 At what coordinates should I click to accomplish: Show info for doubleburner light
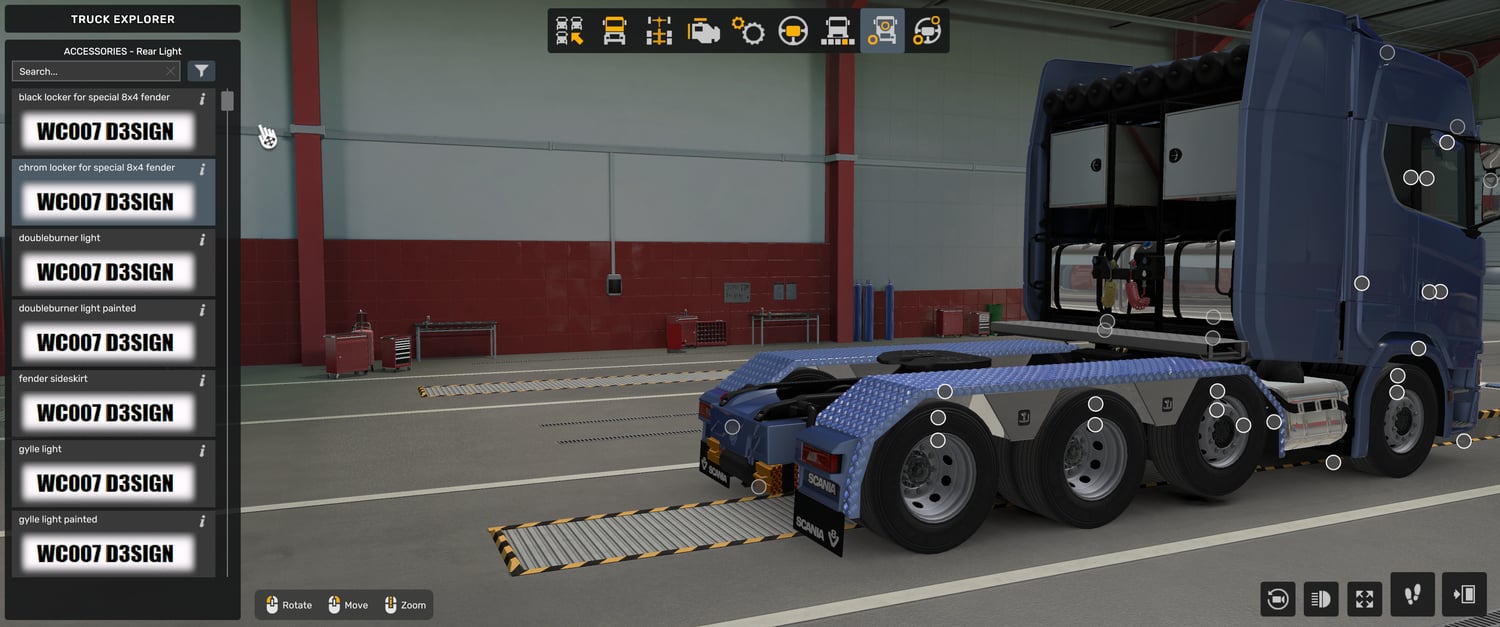[202, 239]
